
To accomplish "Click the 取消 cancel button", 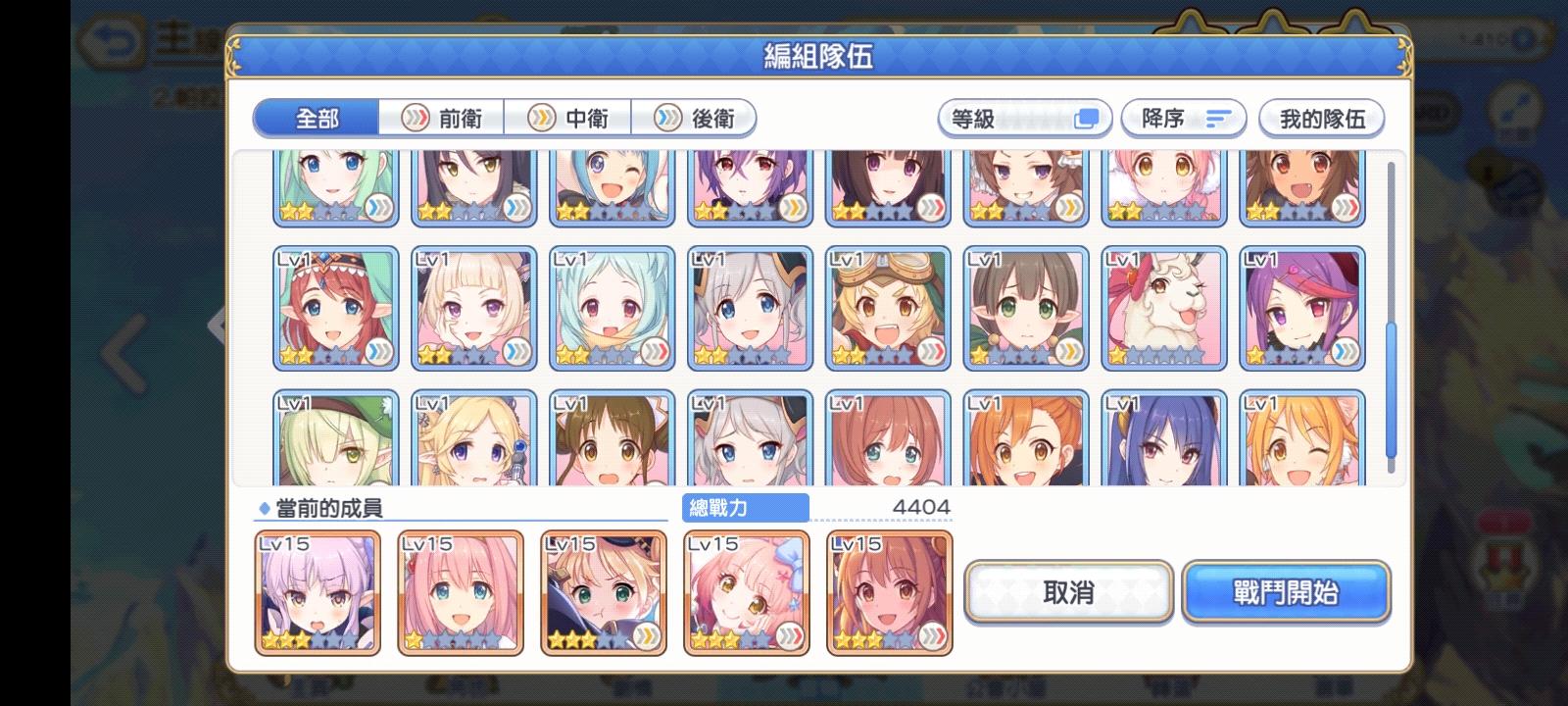I will click(x=1066, y=592).
